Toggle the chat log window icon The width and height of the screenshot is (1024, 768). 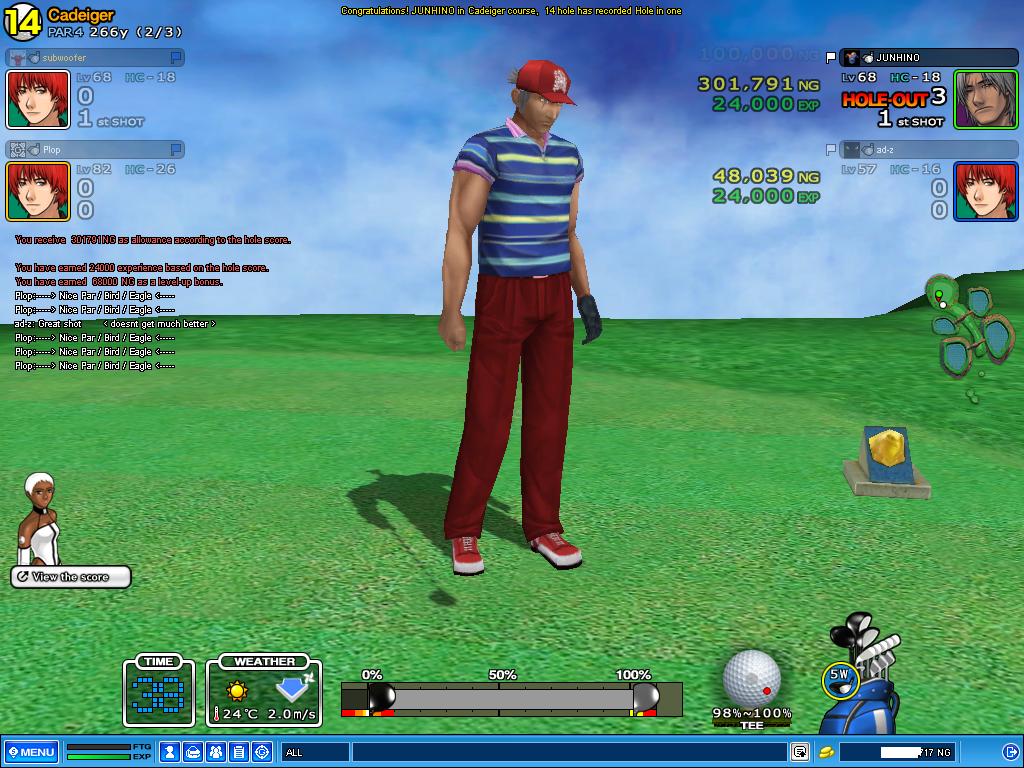(800, 752)
